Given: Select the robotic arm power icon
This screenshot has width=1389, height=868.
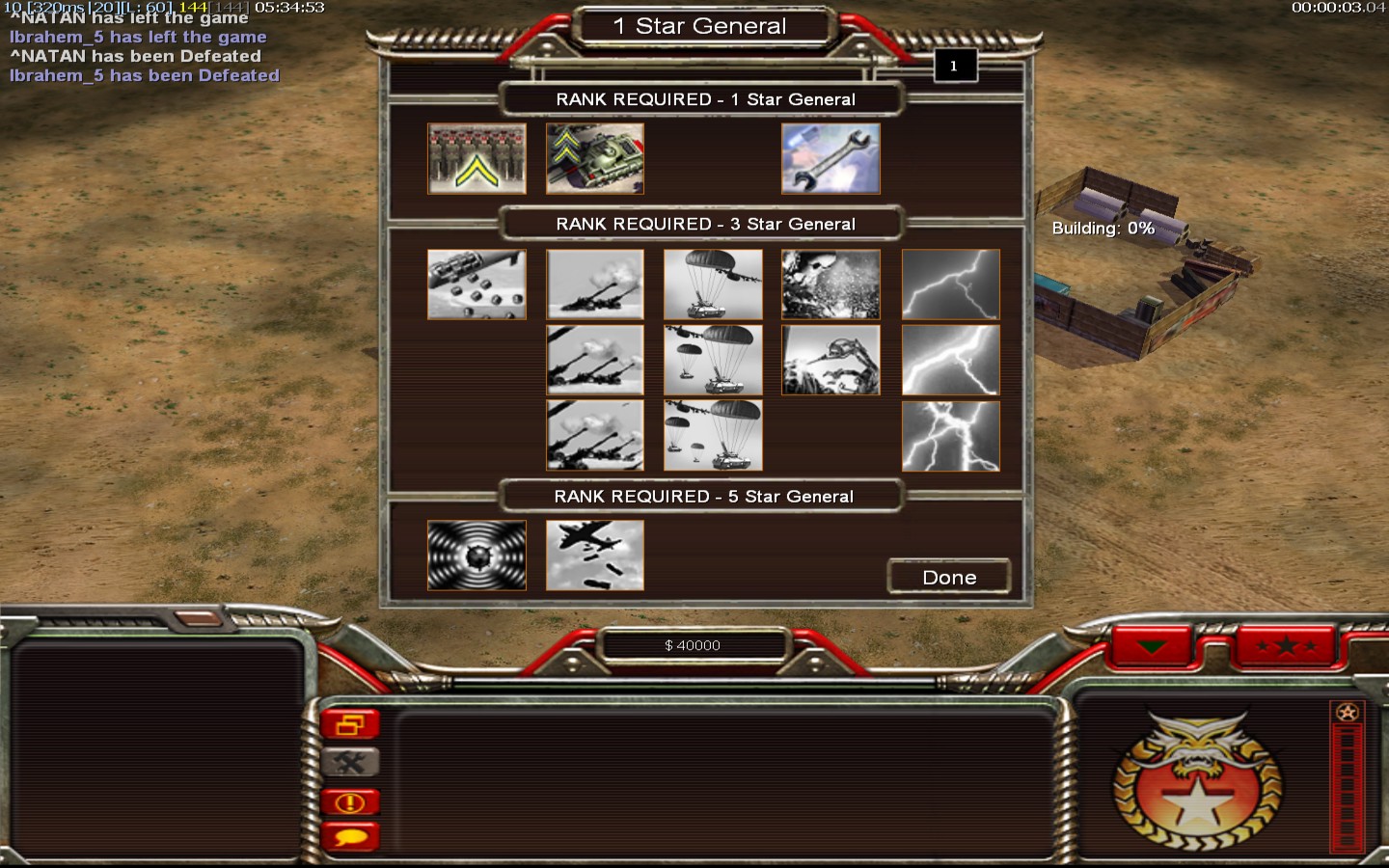Looking at the screenshot, I should click(x=831, y=360).
